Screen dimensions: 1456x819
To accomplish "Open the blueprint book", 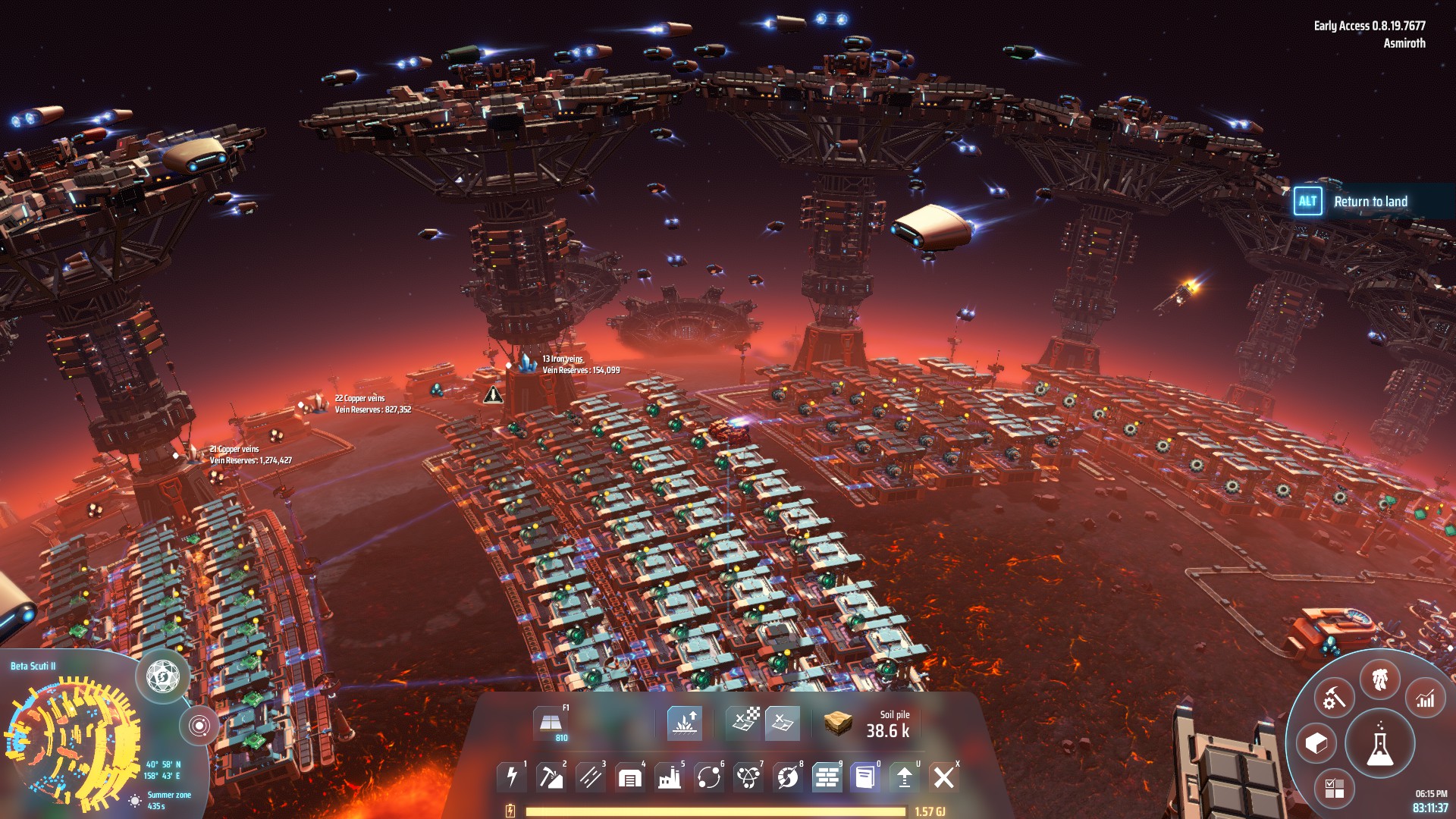I will pos(865,777).
